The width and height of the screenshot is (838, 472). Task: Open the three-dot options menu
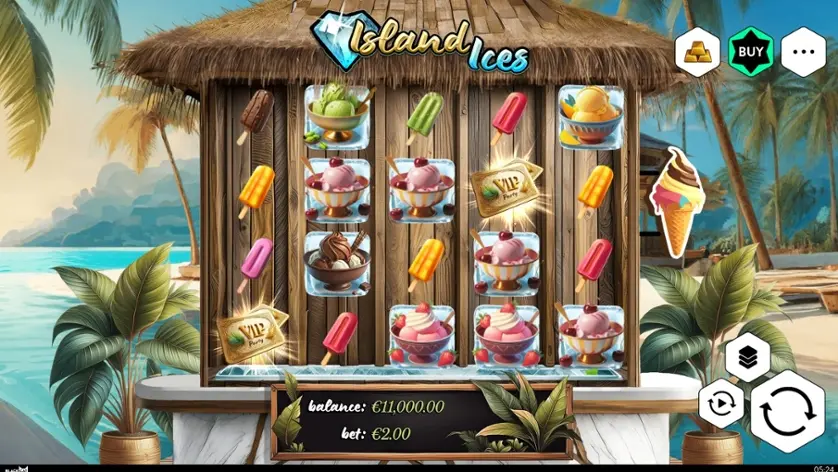click(x=803, y=51)
